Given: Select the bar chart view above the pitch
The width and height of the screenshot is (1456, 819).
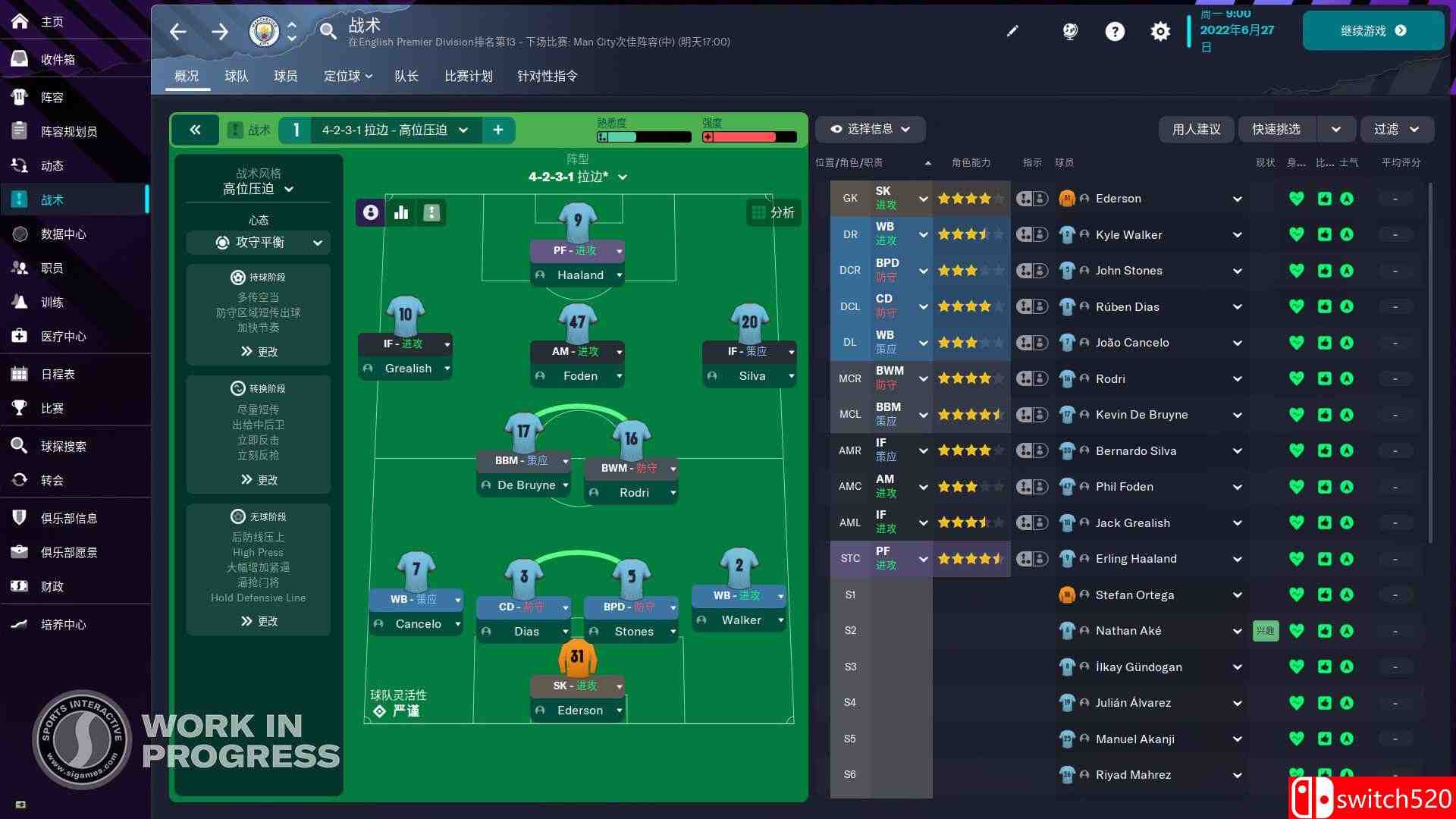Looking at the screenshot, I should 400,213.
